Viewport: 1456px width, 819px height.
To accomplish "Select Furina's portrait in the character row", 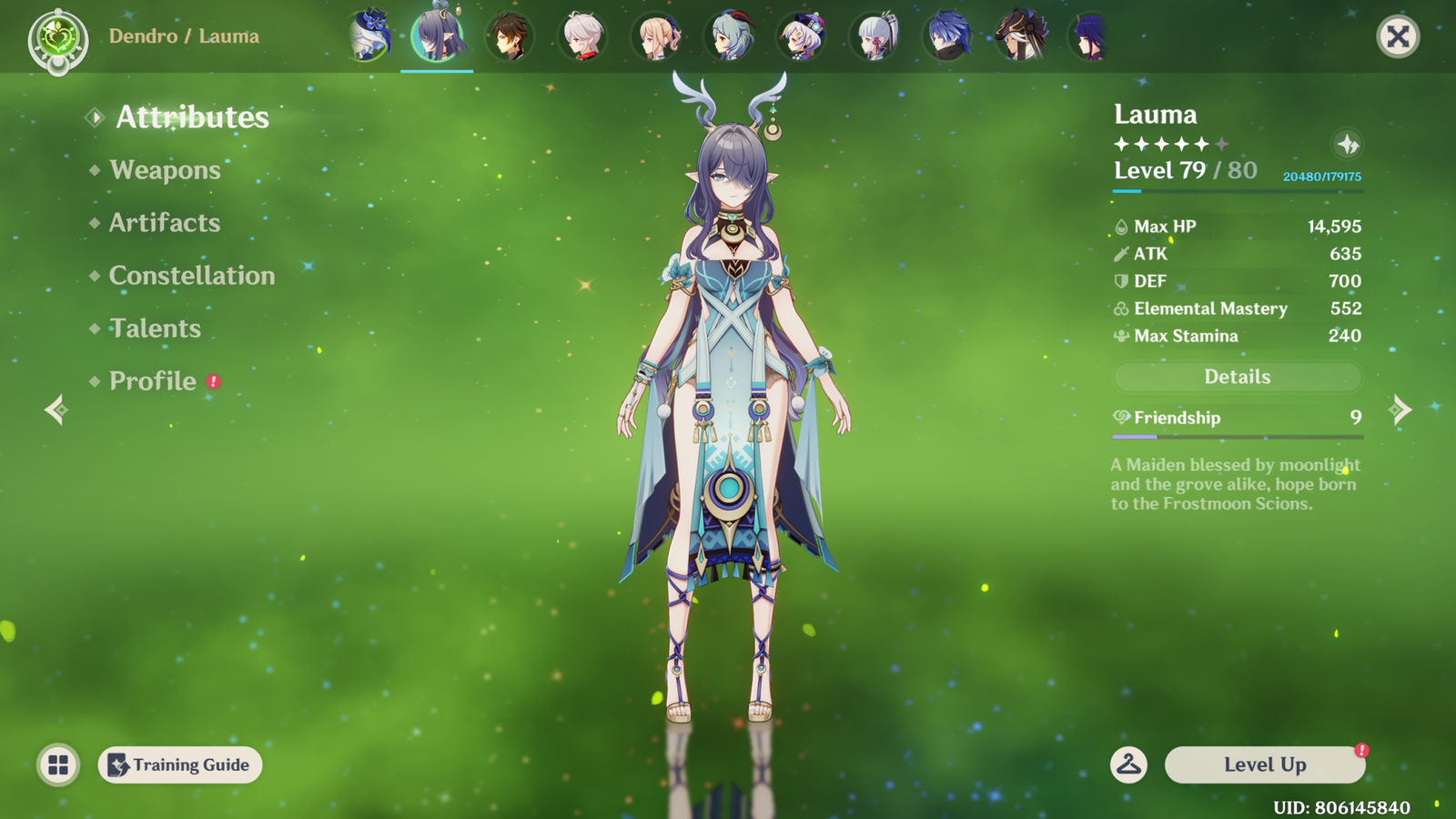I will [369, 37].
